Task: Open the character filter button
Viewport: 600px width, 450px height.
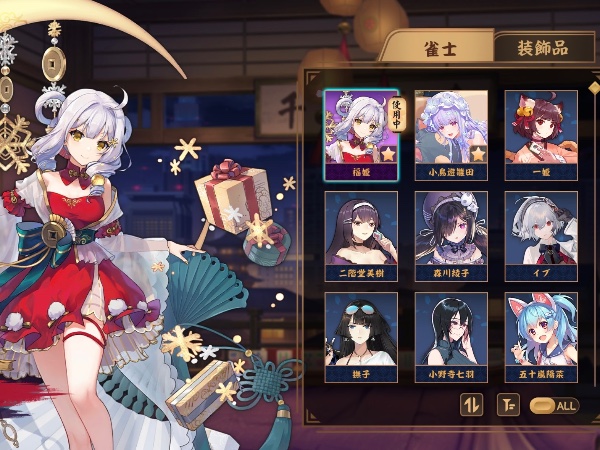Action: (x=508, y=405)
